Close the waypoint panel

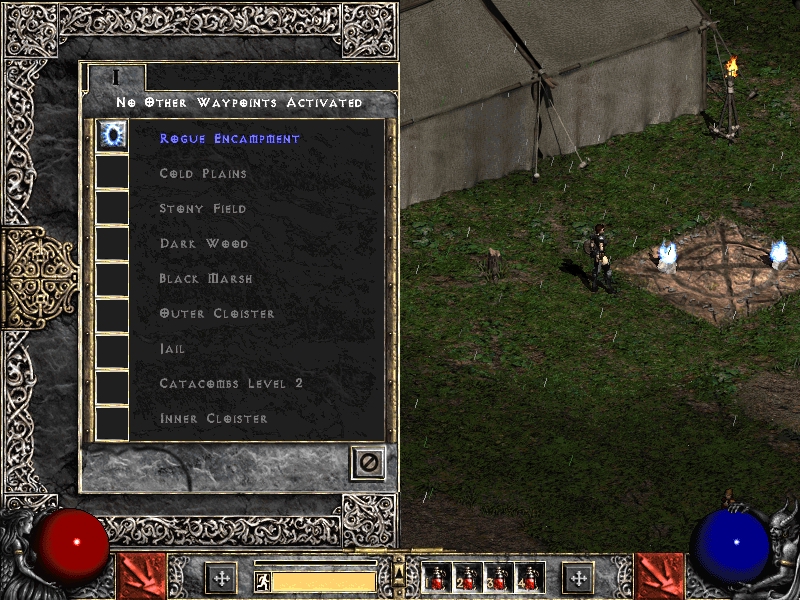[368, 462]
